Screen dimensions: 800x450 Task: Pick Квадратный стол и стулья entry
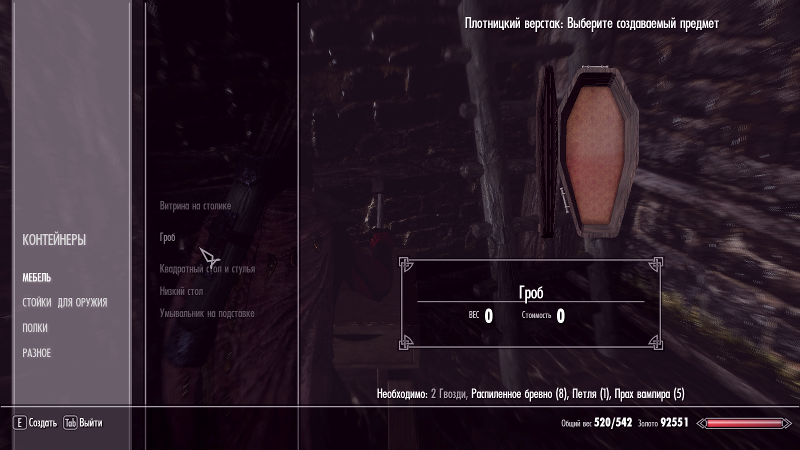[x=208, y=269]
